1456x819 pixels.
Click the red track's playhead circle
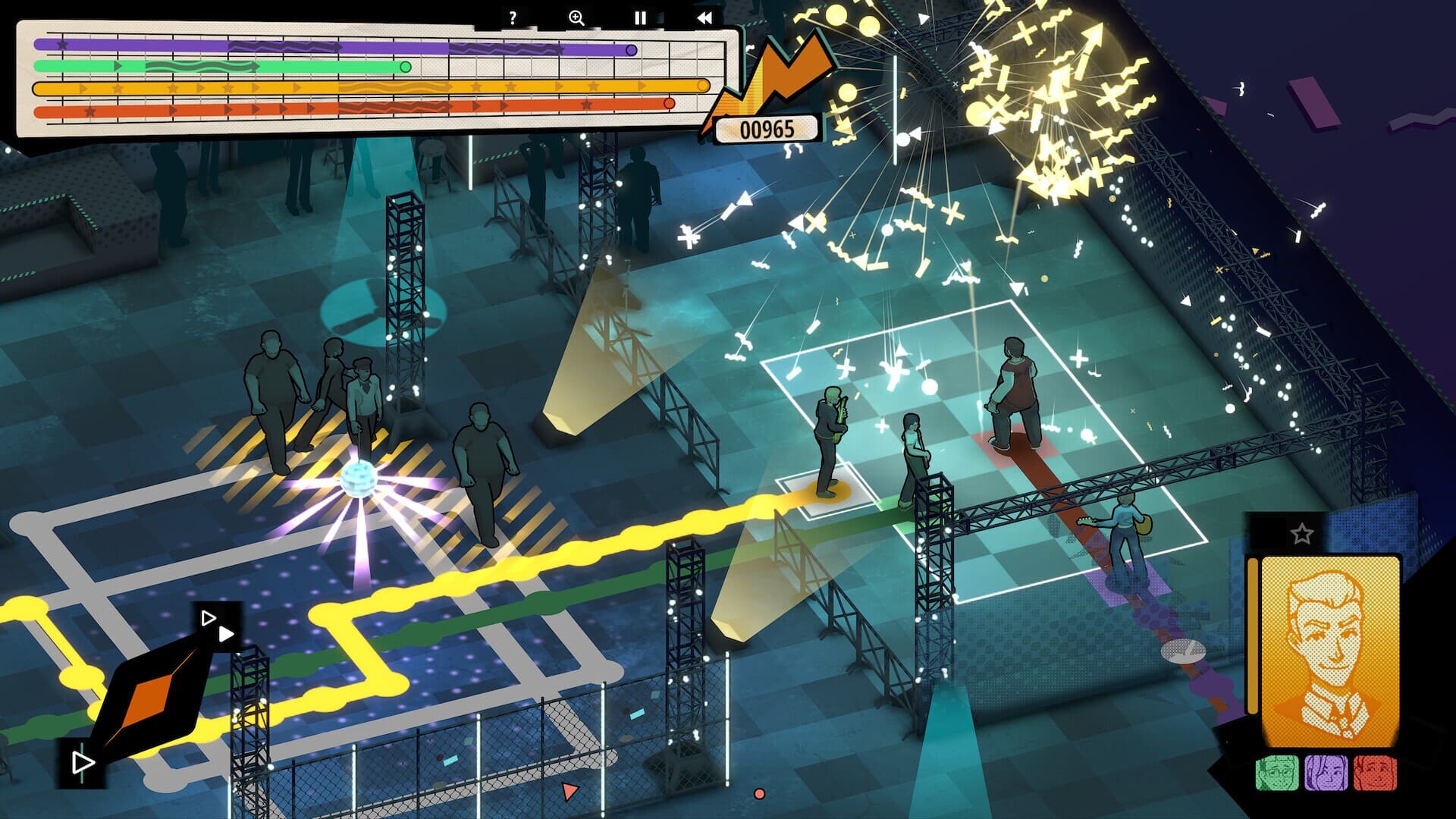tap(668, 105)
